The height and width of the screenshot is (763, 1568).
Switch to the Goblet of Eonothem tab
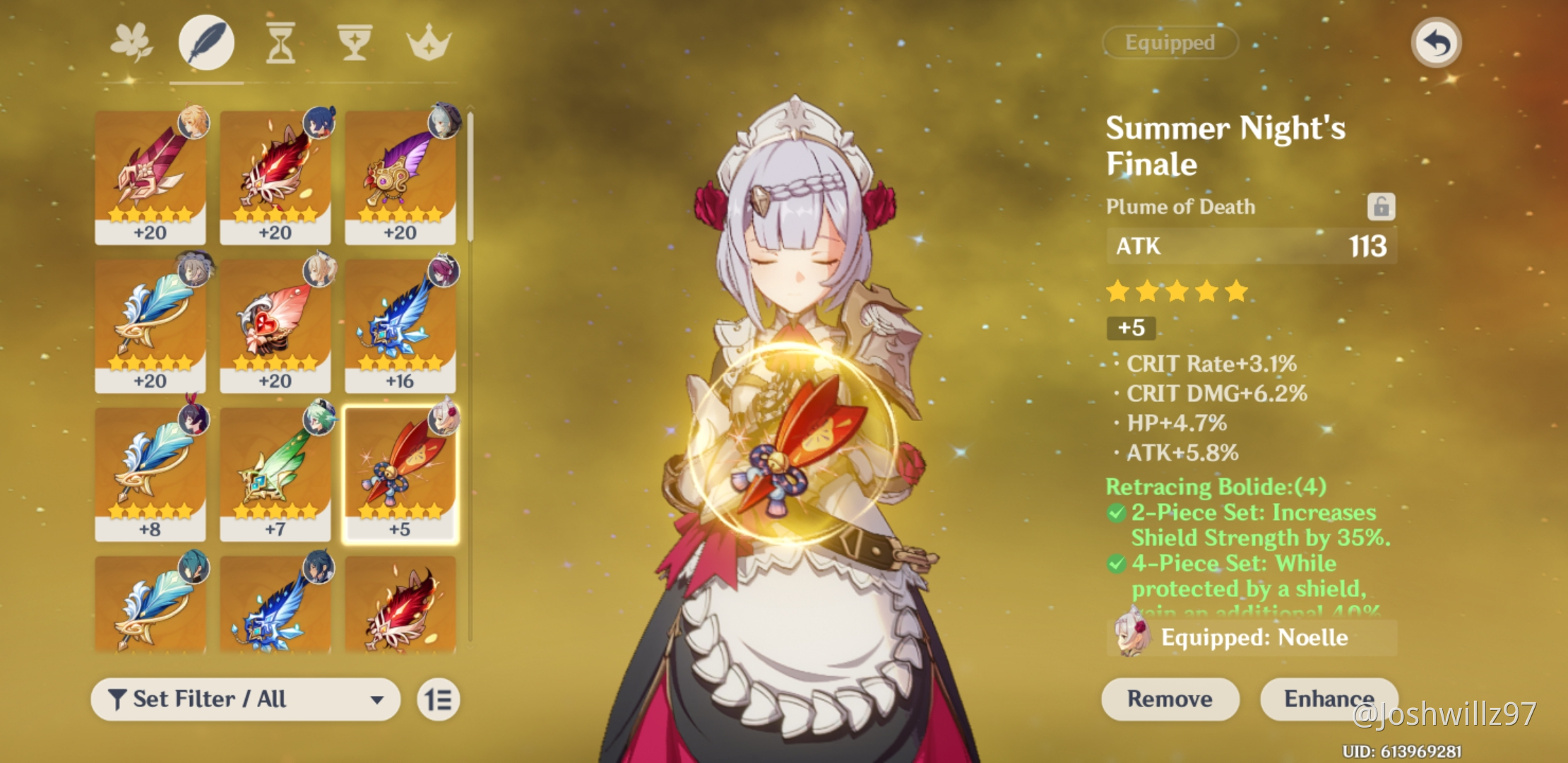click(354, 43)
